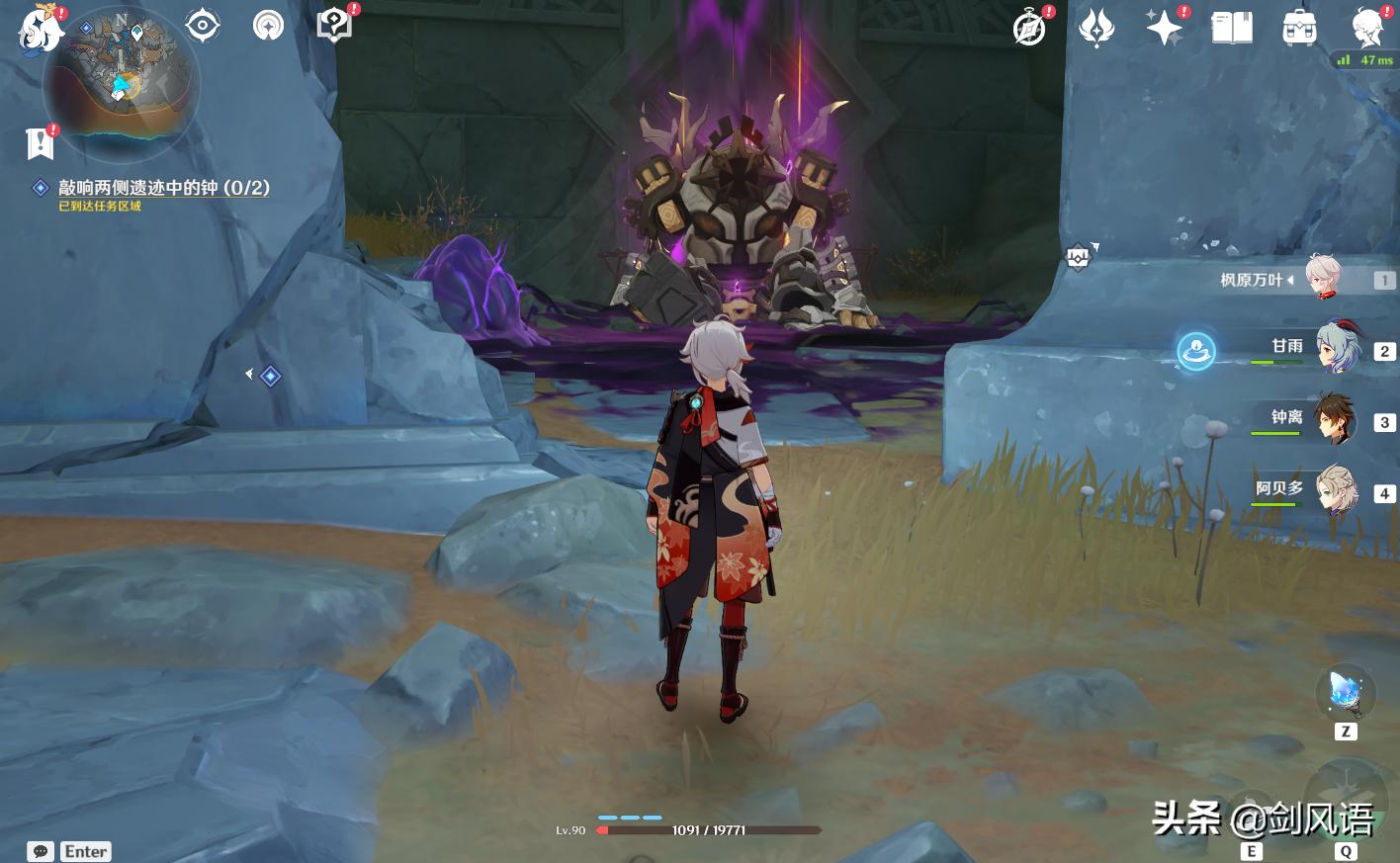
Task: Open the Wish star icon
Action: coord(1164,28)
